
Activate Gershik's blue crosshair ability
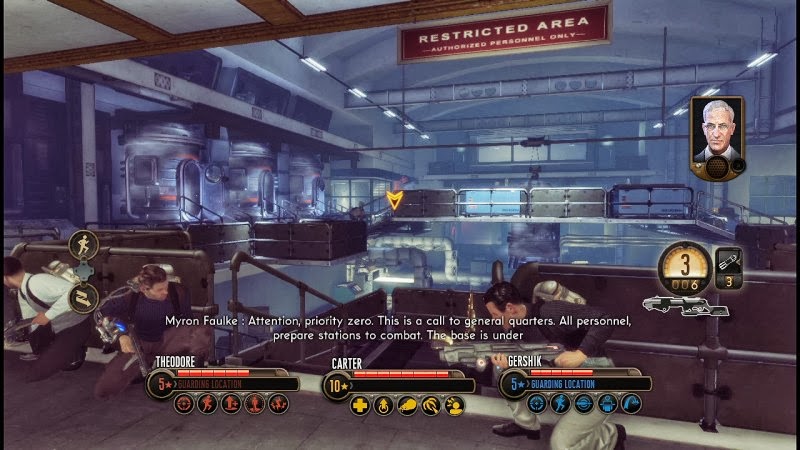[x=536, y=404]
